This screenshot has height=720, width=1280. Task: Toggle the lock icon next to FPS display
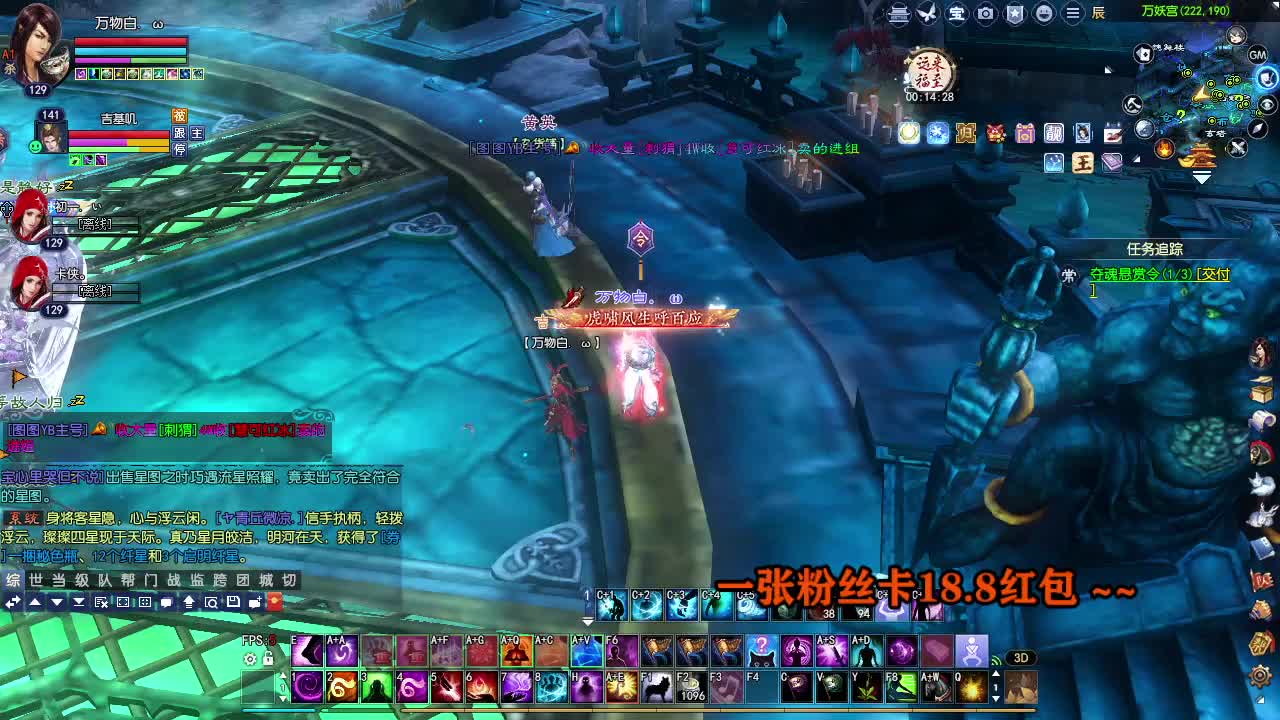(267, 658)
